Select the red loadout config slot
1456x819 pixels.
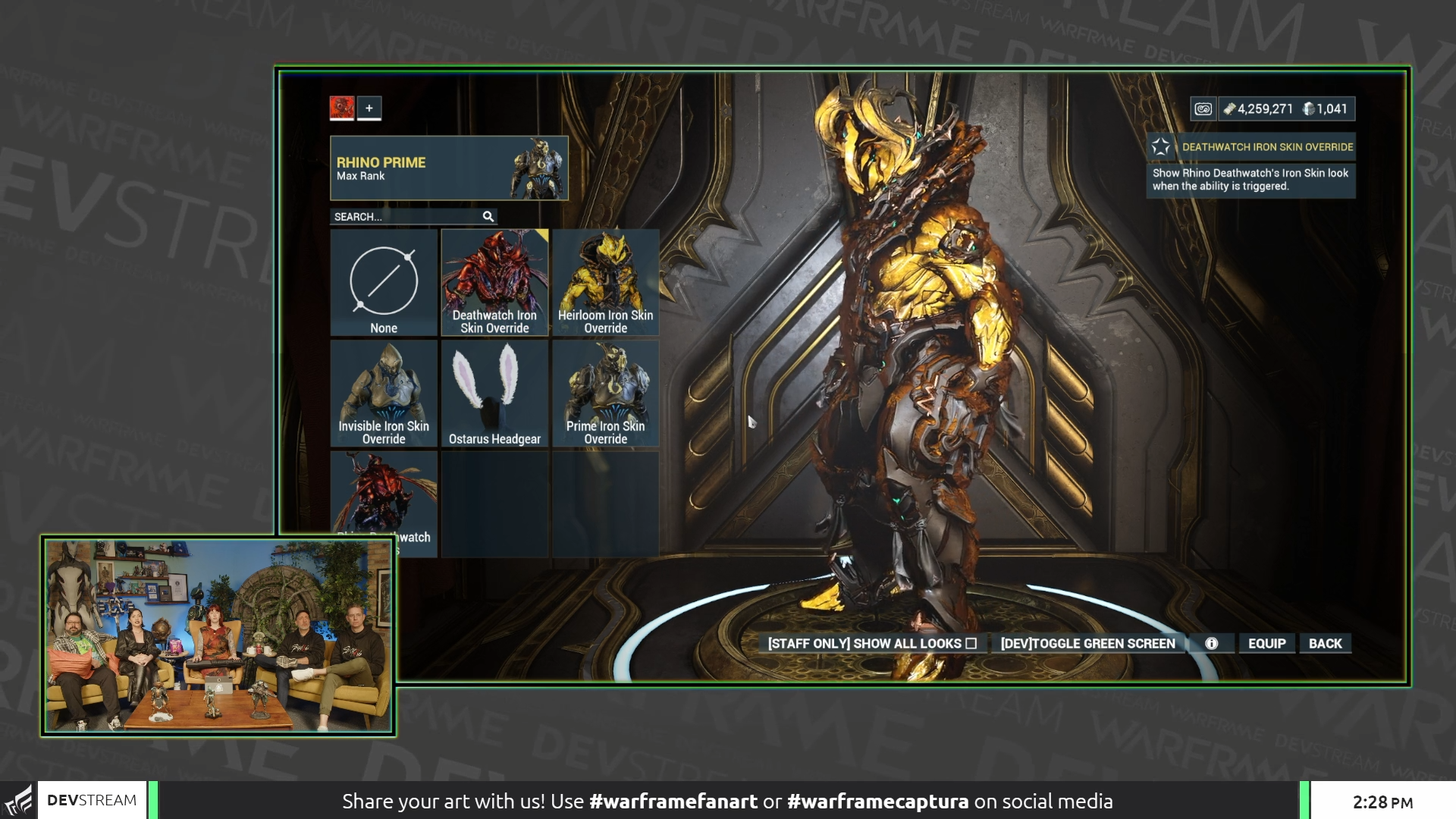[x=343, y=107]
